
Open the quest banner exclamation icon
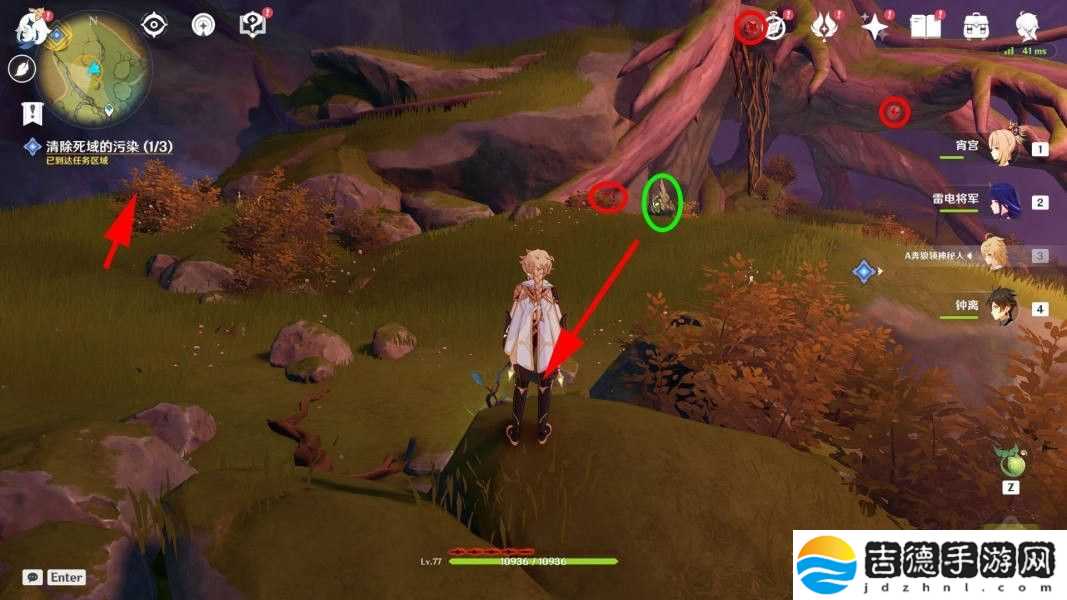click(x=33, y=111)
